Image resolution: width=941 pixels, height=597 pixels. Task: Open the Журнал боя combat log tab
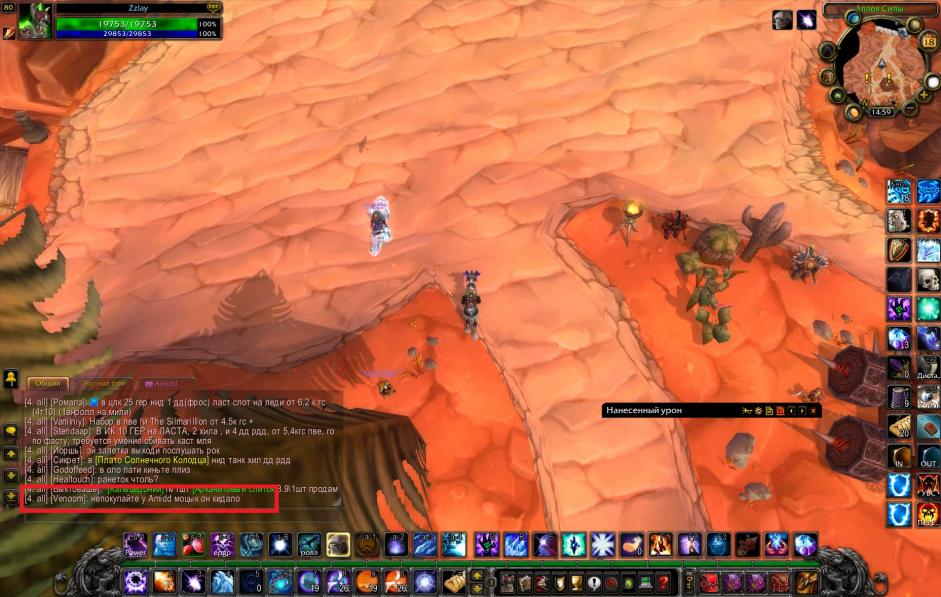click(x=104, y=383)
